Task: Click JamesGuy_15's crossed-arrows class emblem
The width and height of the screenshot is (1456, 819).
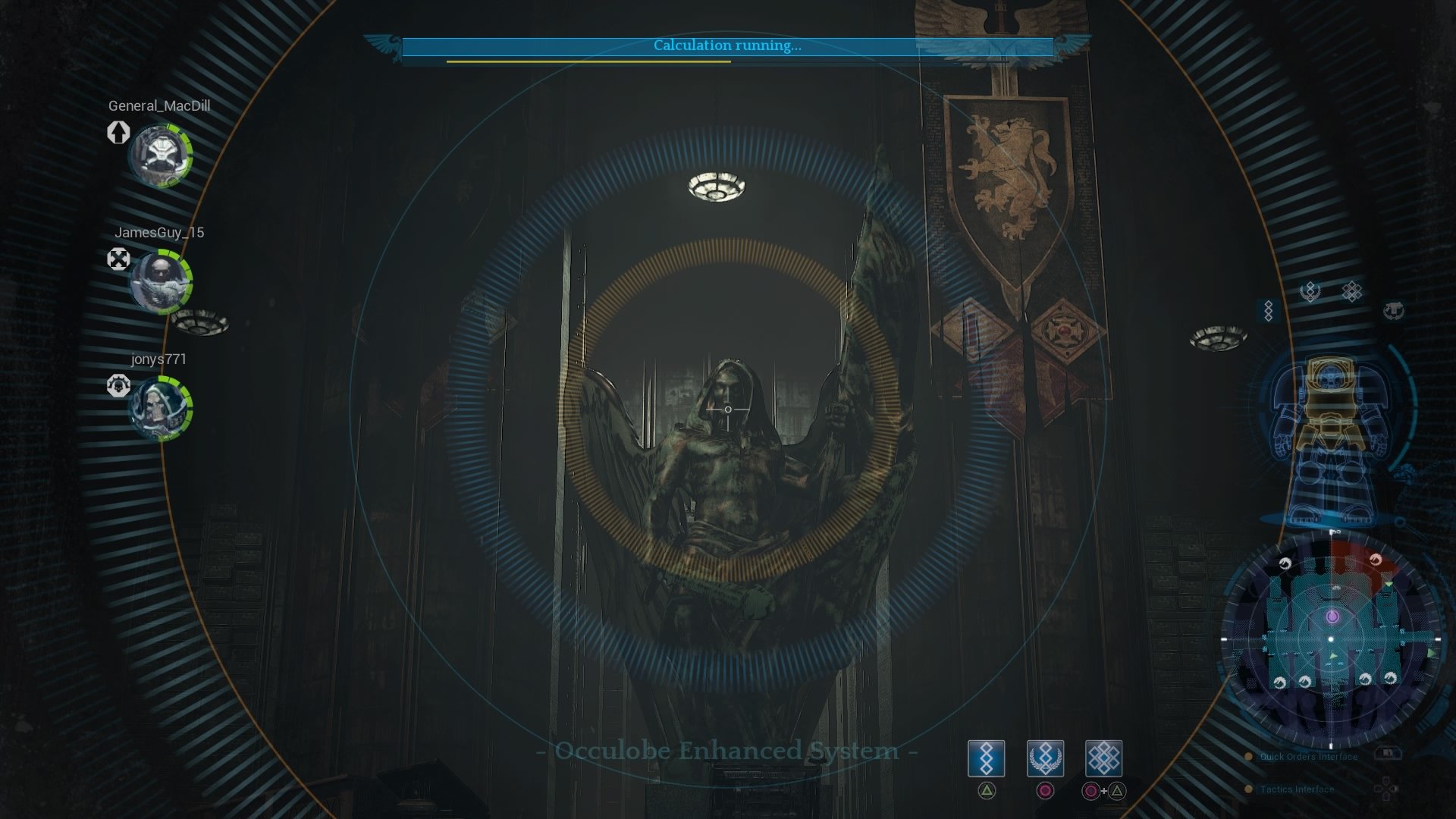Action: (118, 260)
